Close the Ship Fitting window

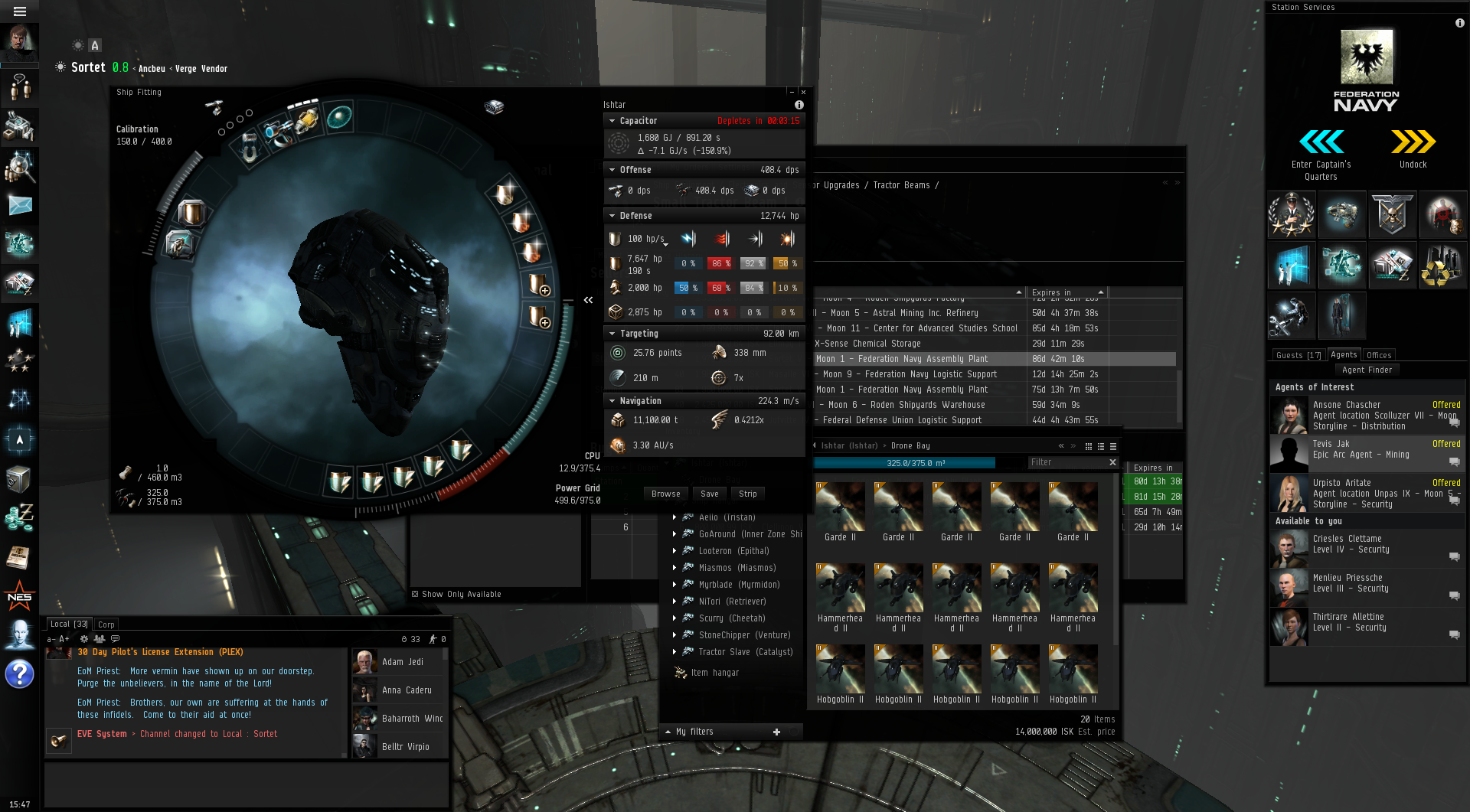[803, 92]
